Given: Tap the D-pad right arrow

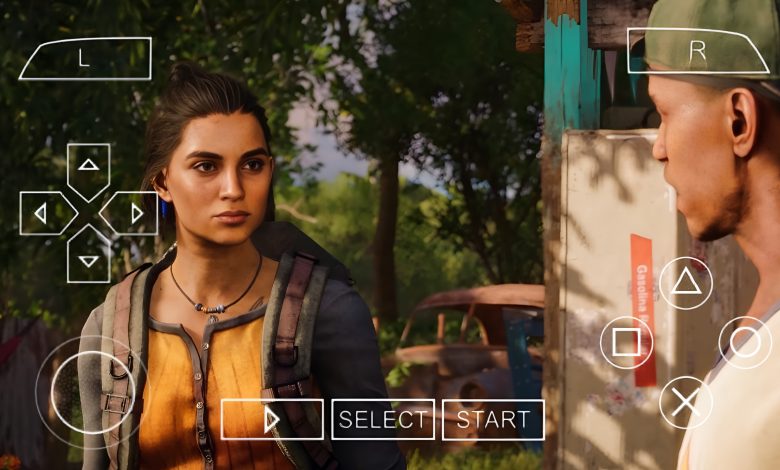Looking at the screenshot, I should [x=133, y=213].
